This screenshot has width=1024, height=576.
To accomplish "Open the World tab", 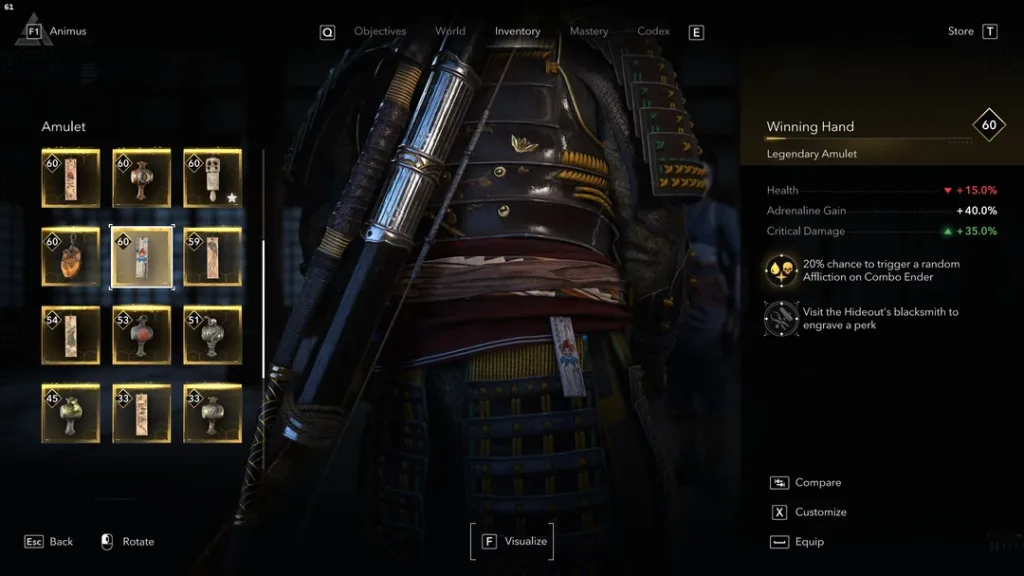I will pos(450,31).
